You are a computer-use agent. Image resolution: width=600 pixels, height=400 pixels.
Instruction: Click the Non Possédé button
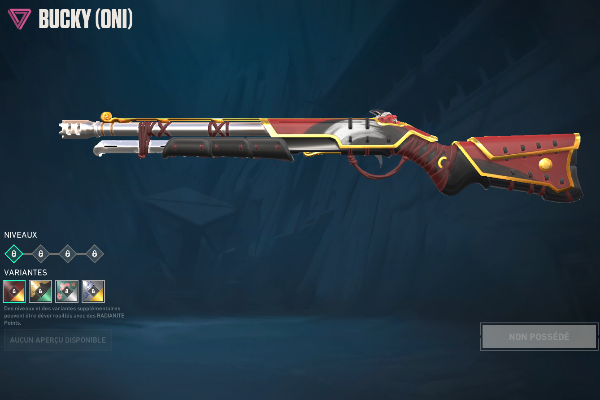(x=538, y=336)
